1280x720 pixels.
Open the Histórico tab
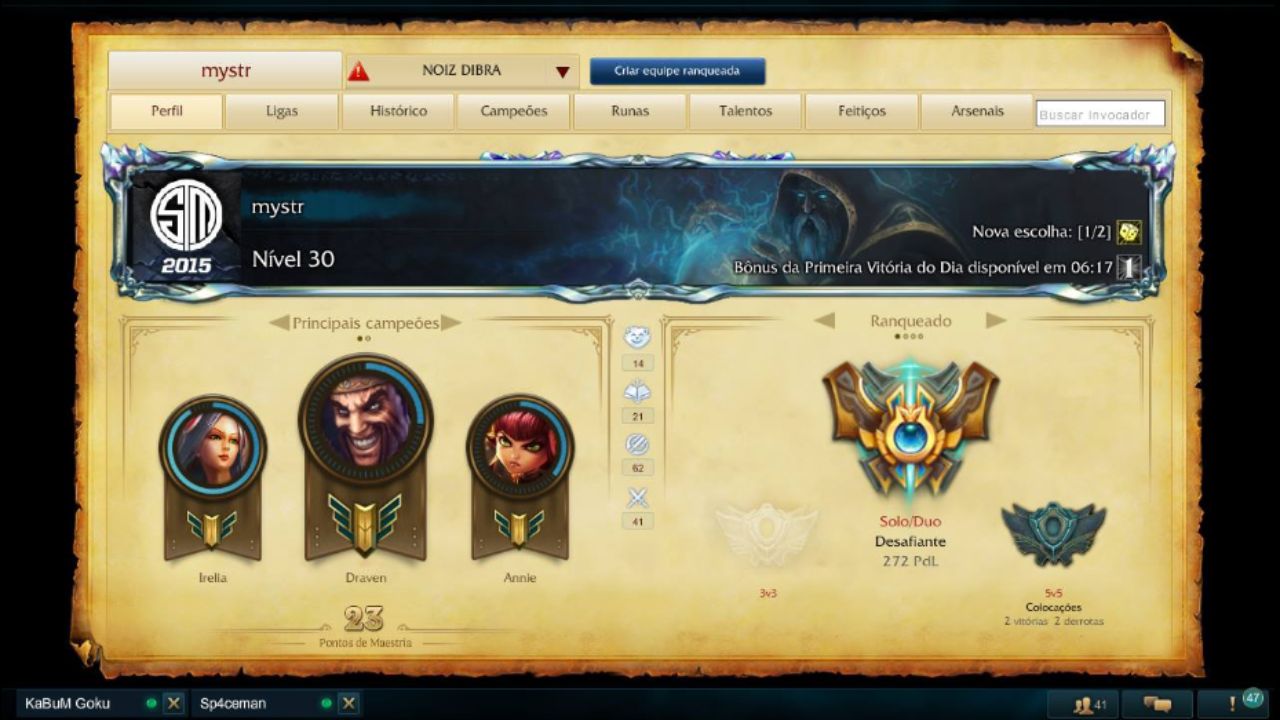(x=398, y=111)
